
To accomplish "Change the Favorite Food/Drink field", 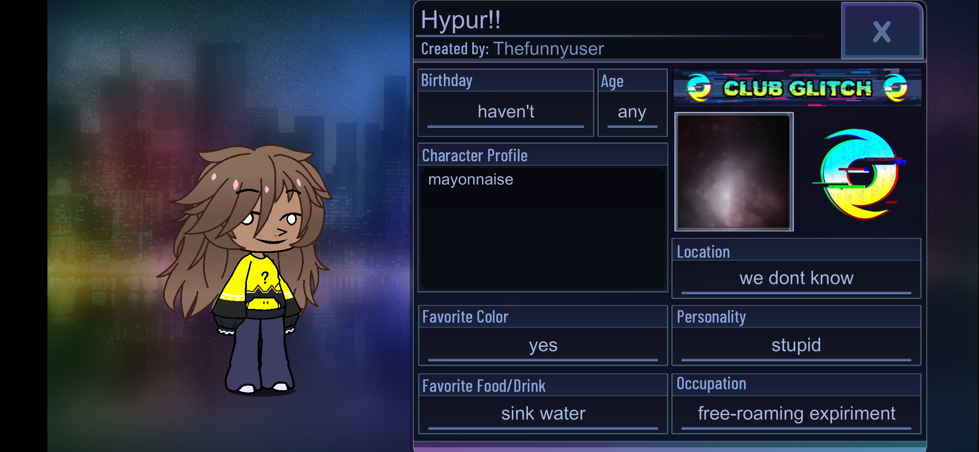I will pos(542,413).
